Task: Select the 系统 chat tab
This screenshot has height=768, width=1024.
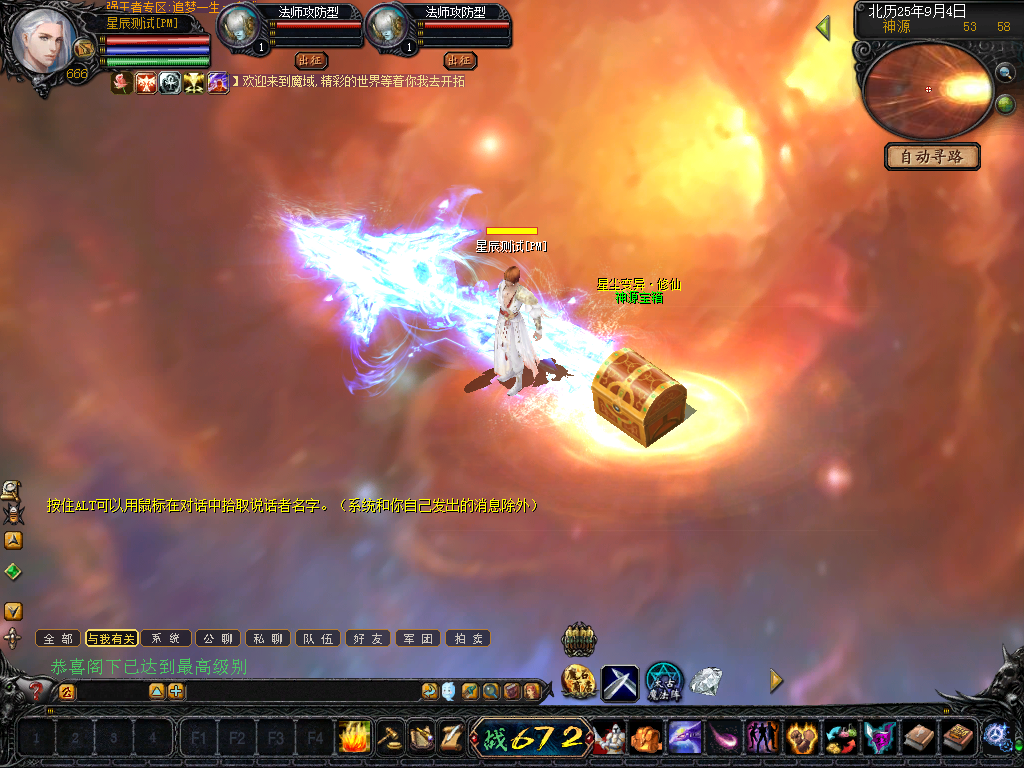Action: pos(165,638)
